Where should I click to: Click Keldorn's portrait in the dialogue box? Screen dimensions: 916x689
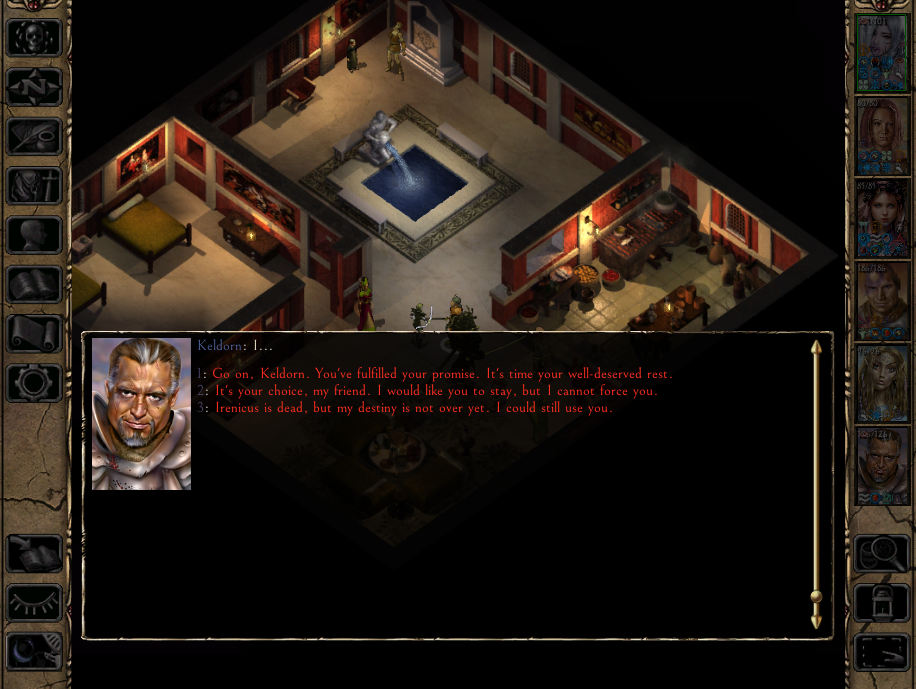(x=141, y=414)
